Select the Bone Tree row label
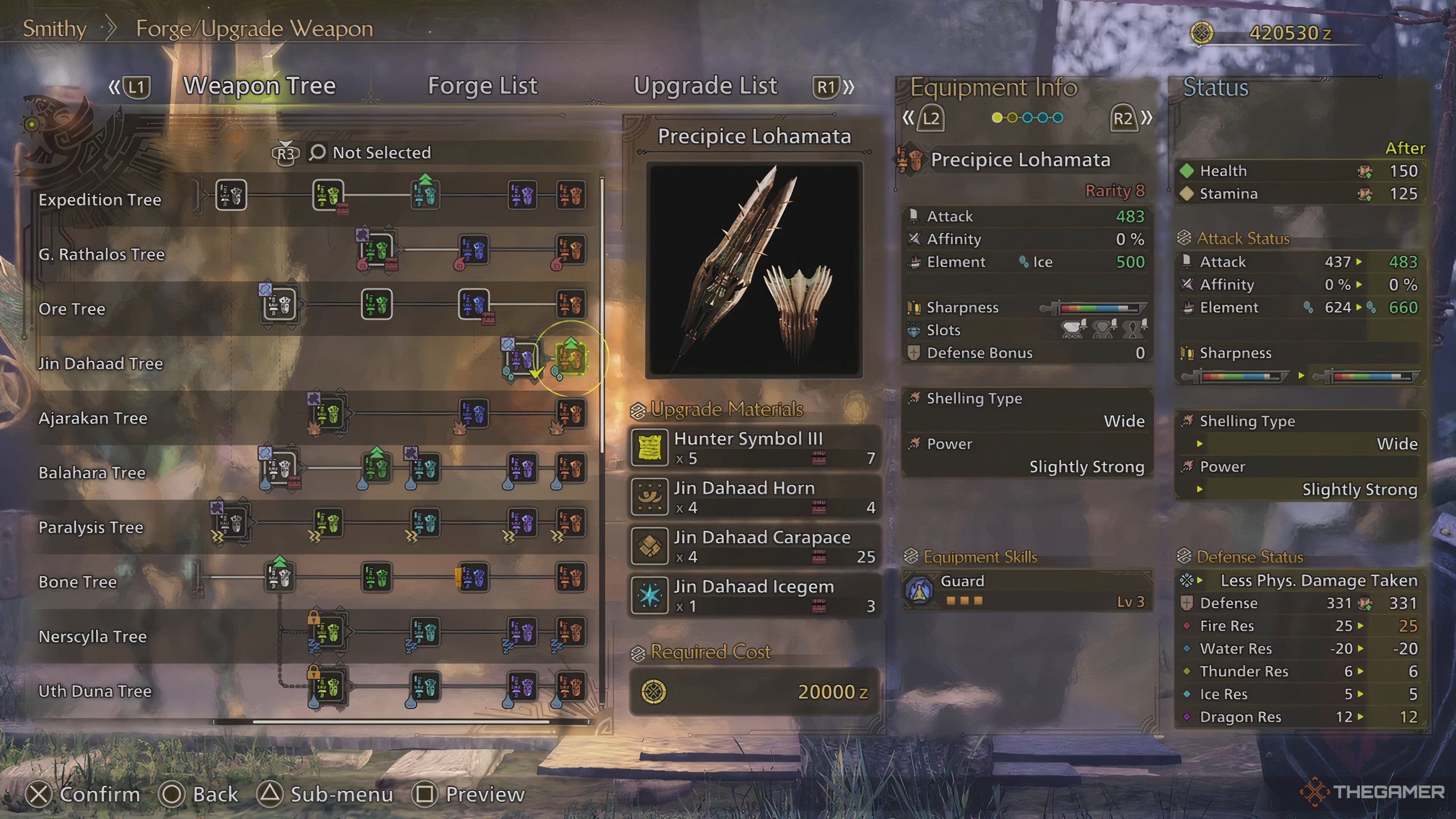Viewport: 1456px width, 819px height. 78,582
